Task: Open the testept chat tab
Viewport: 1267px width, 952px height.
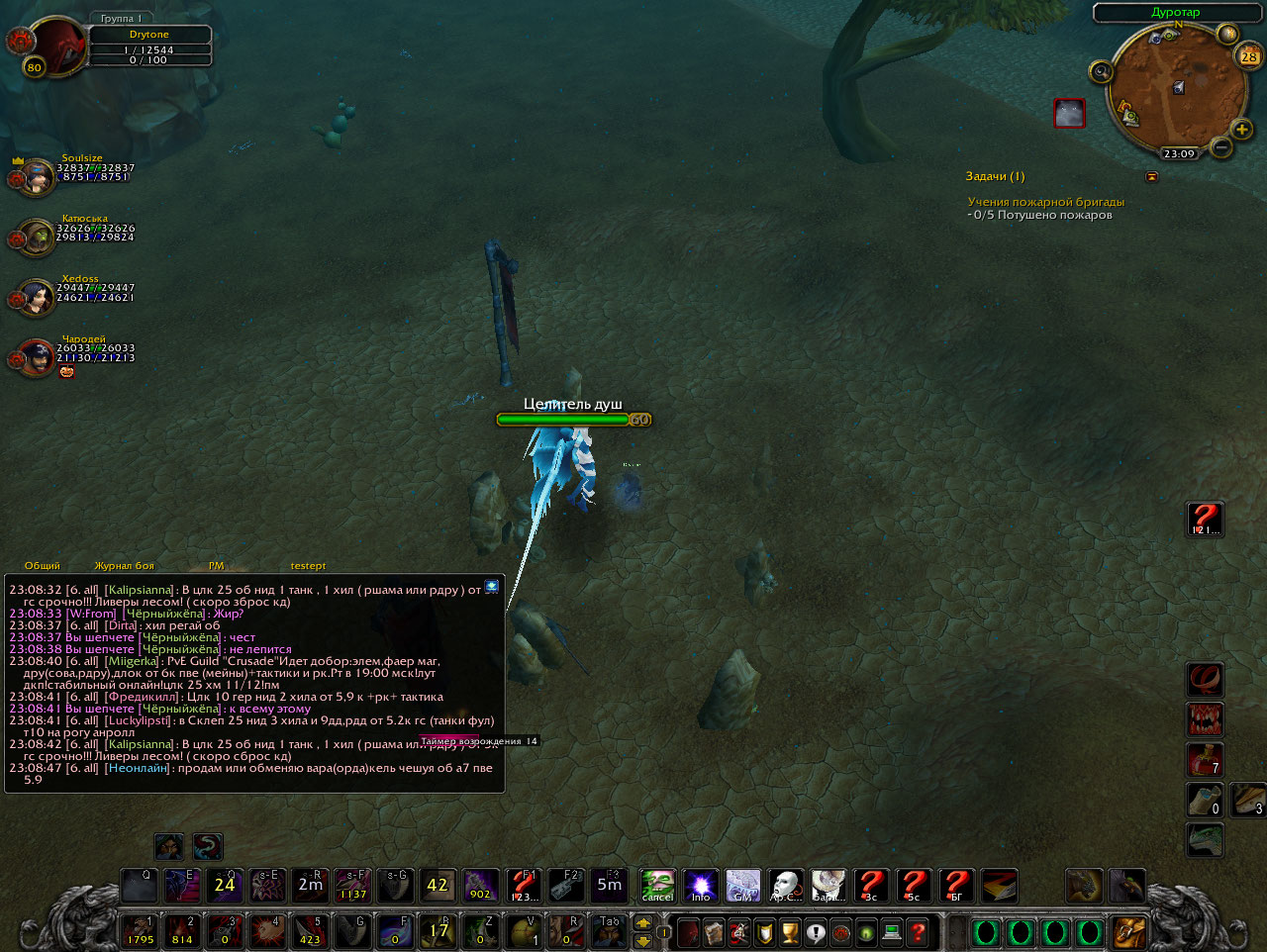Action: (308, 566)
